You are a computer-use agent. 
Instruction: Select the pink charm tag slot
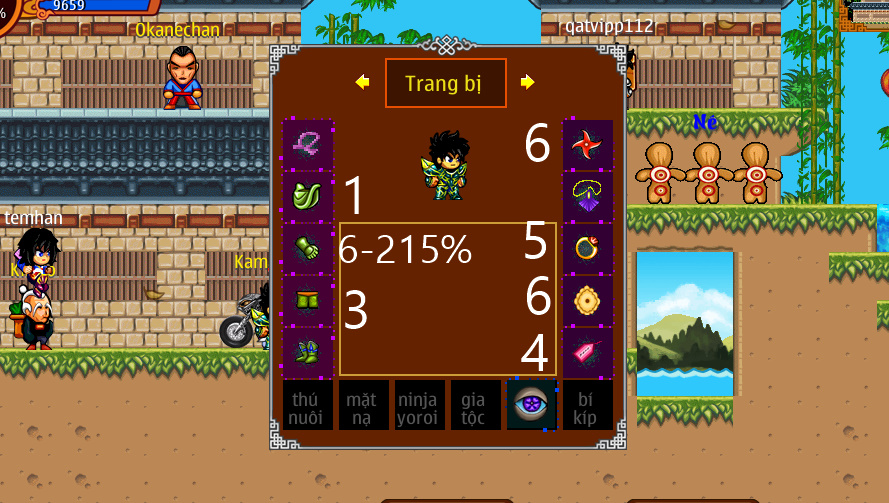(587, 353)
